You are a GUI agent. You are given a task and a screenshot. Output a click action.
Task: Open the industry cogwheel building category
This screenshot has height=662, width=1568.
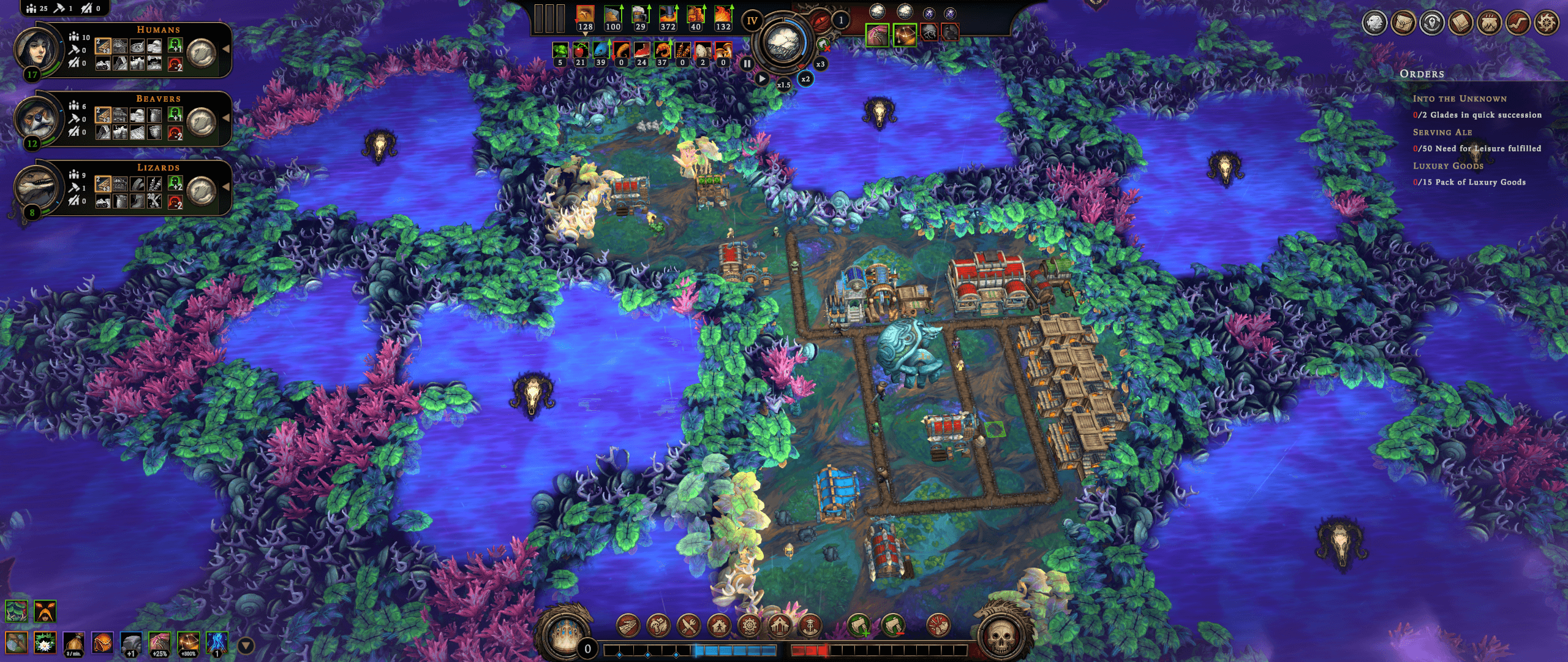(749, 626)
